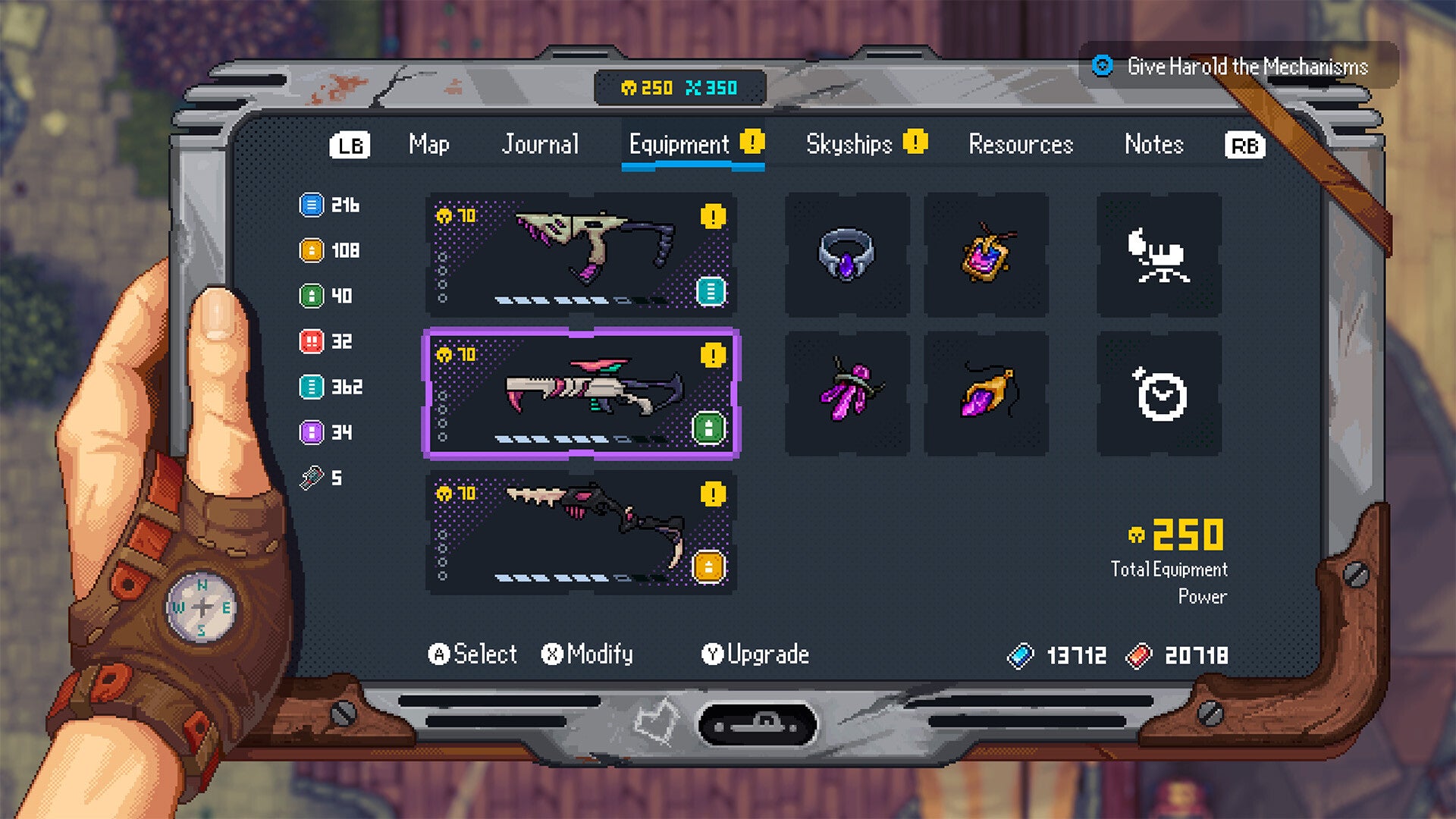Pick the purple gem pendant
Image resolution: width=1456 pixels, height=819 pixels.
pyautogui.click(x=986, y=393)
